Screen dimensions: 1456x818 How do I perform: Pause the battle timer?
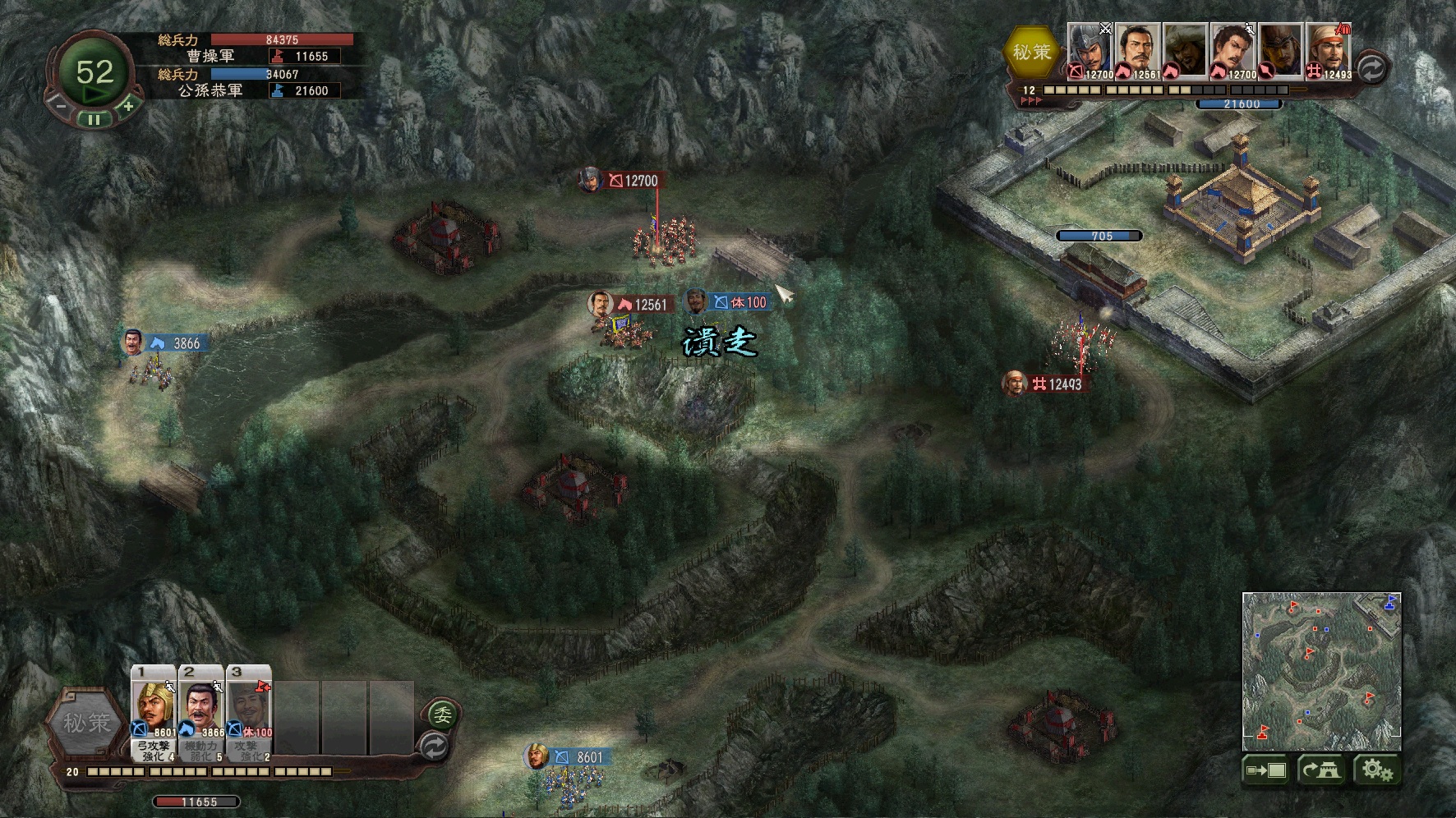click(94, 119)
